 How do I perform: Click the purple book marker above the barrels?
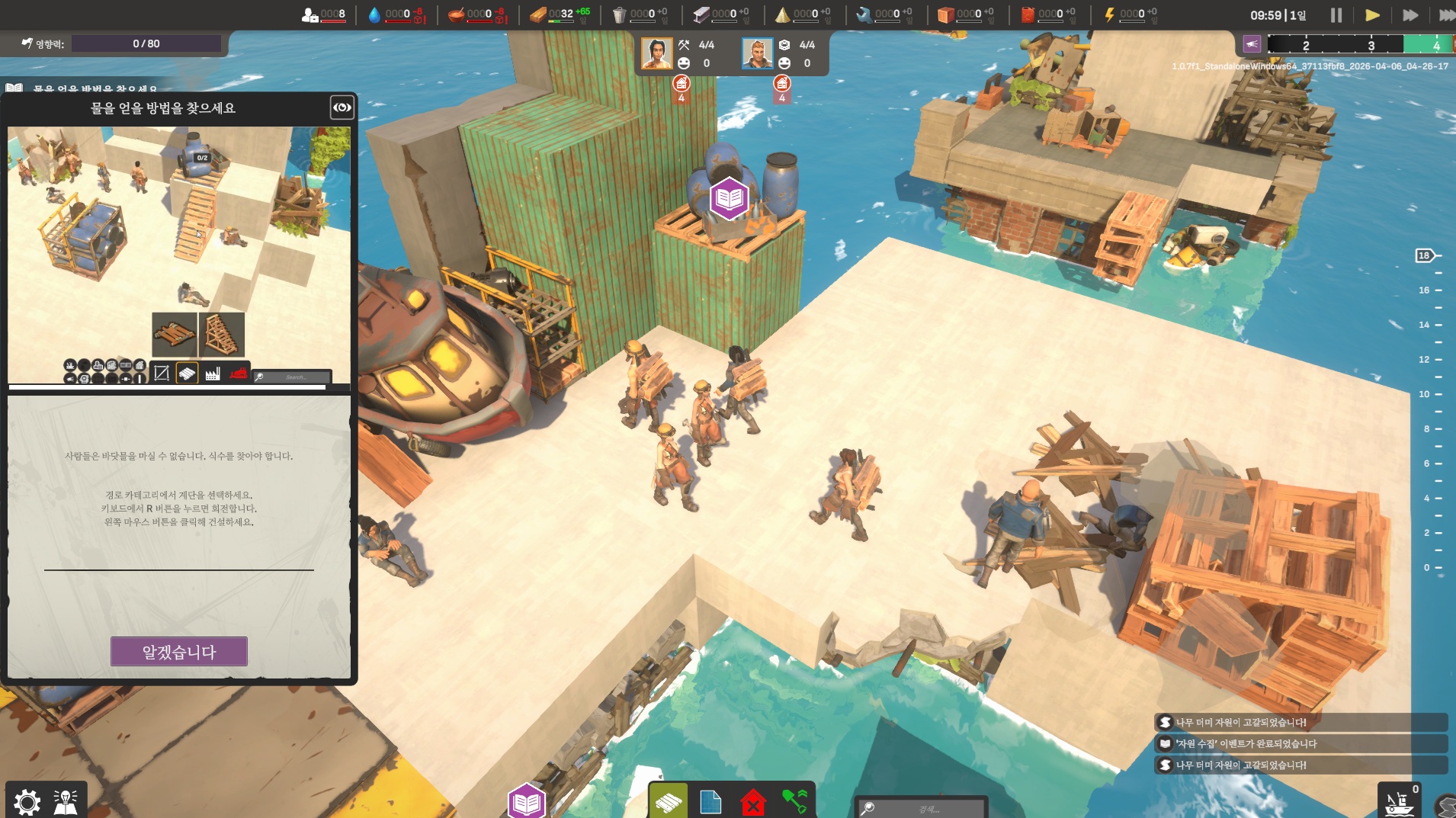(x=730, y=198)
